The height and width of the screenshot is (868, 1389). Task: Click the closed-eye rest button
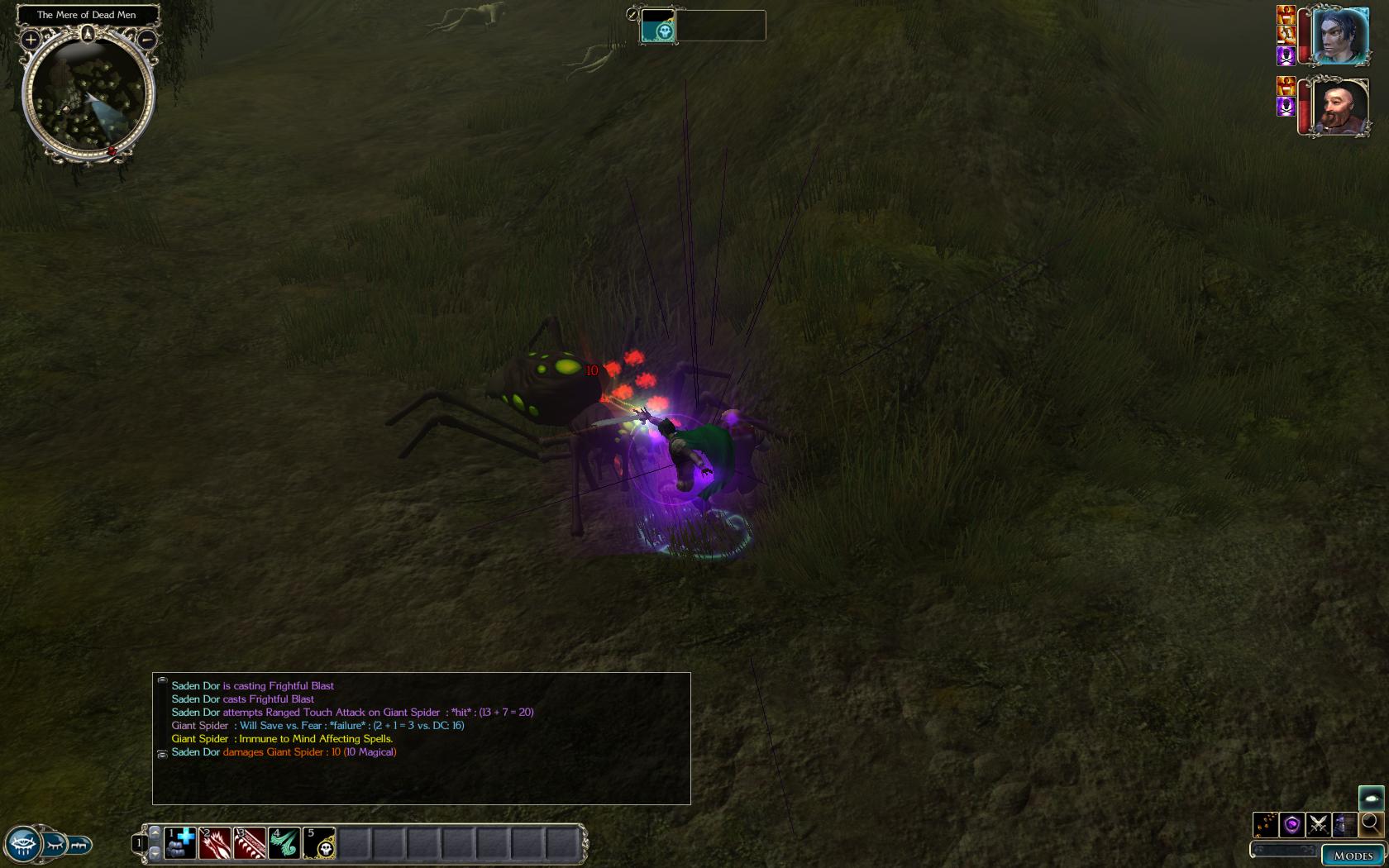tap(55, 845)
